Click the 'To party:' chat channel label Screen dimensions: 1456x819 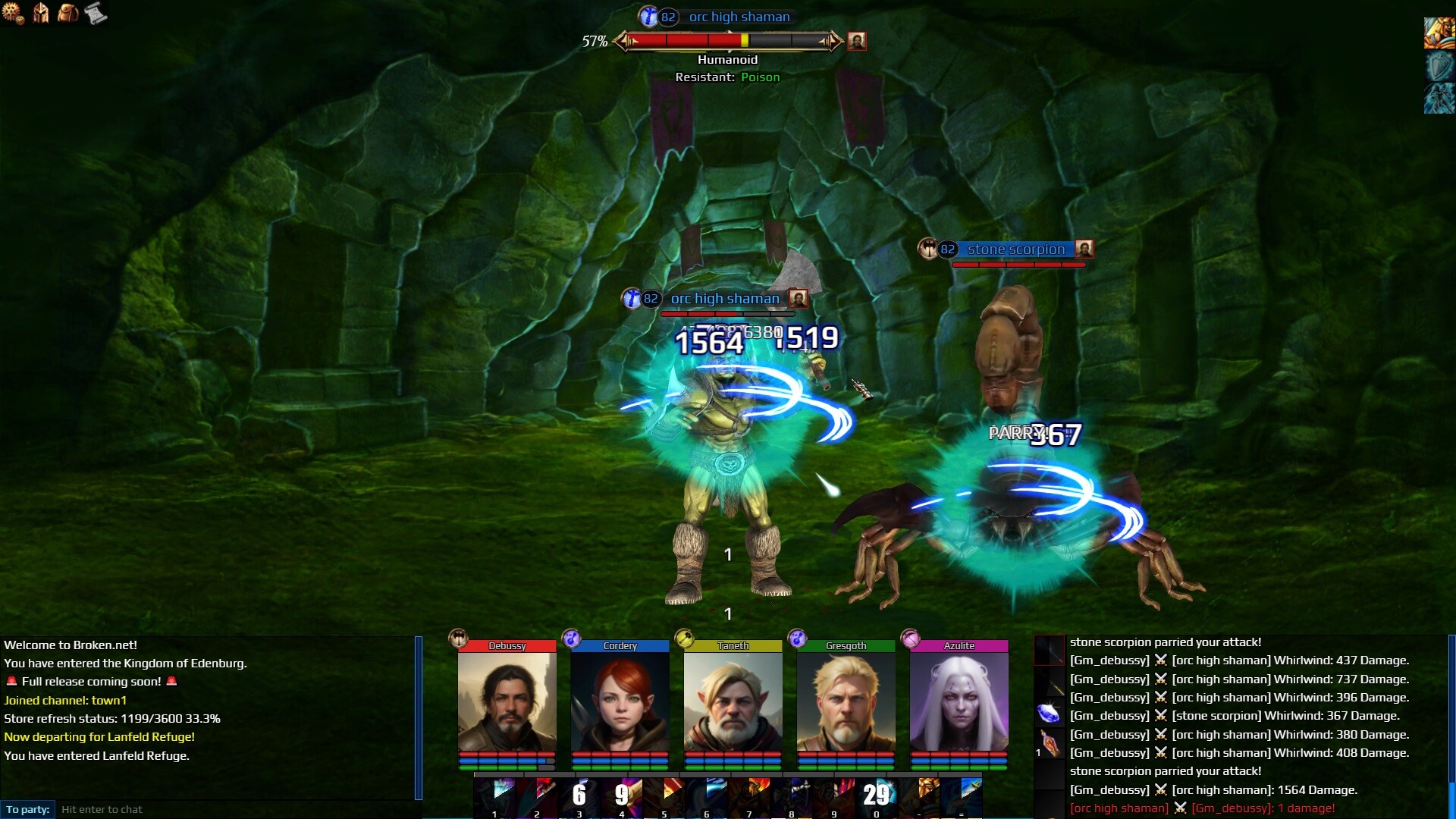click(28, 809)
